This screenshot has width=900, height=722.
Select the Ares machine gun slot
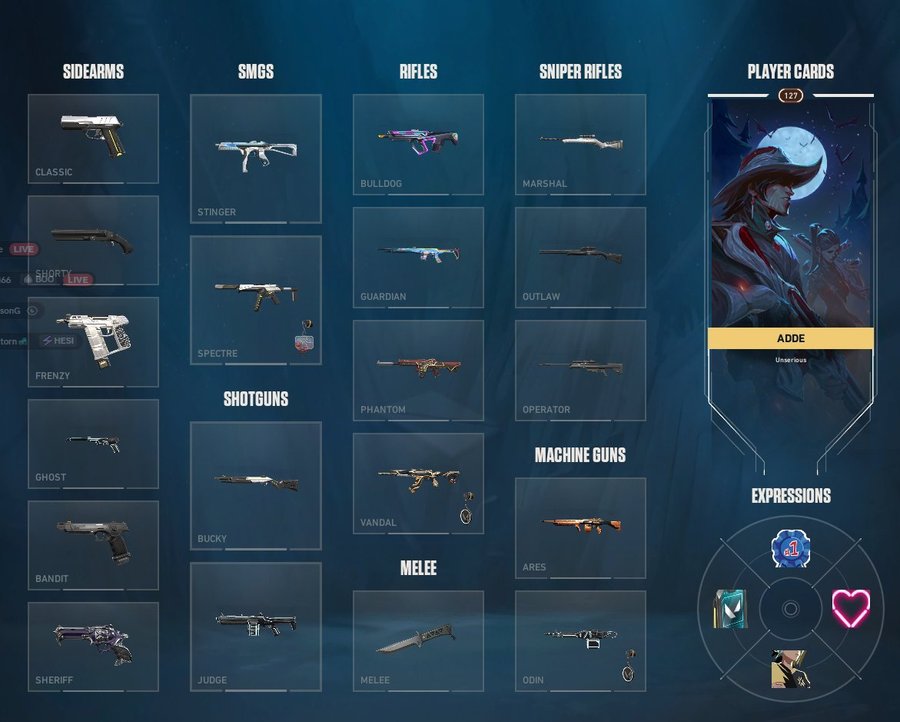pos(580,527)
